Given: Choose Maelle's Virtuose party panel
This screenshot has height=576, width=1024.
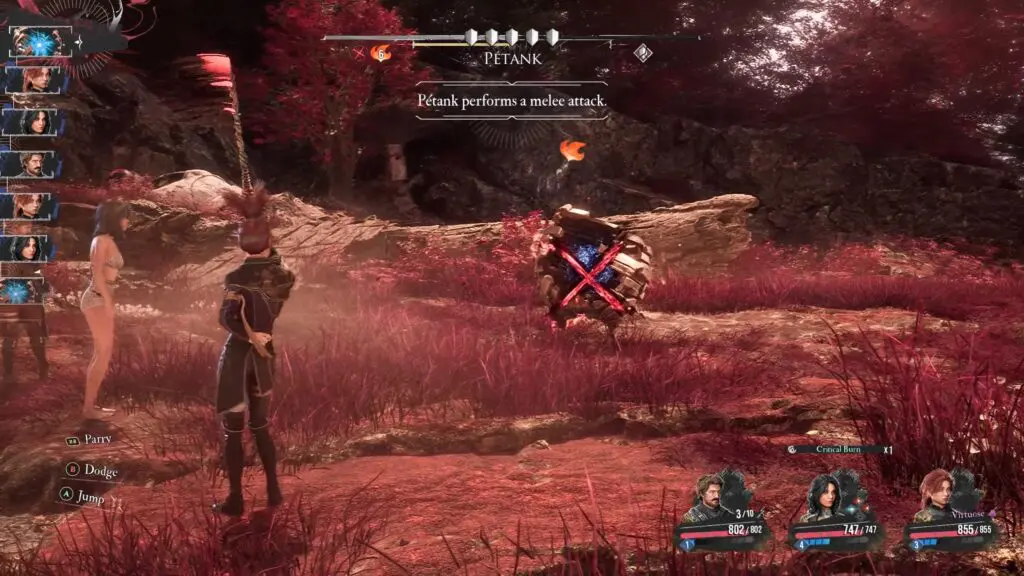Looking at the screenshot, I should (x=950, y=508).
